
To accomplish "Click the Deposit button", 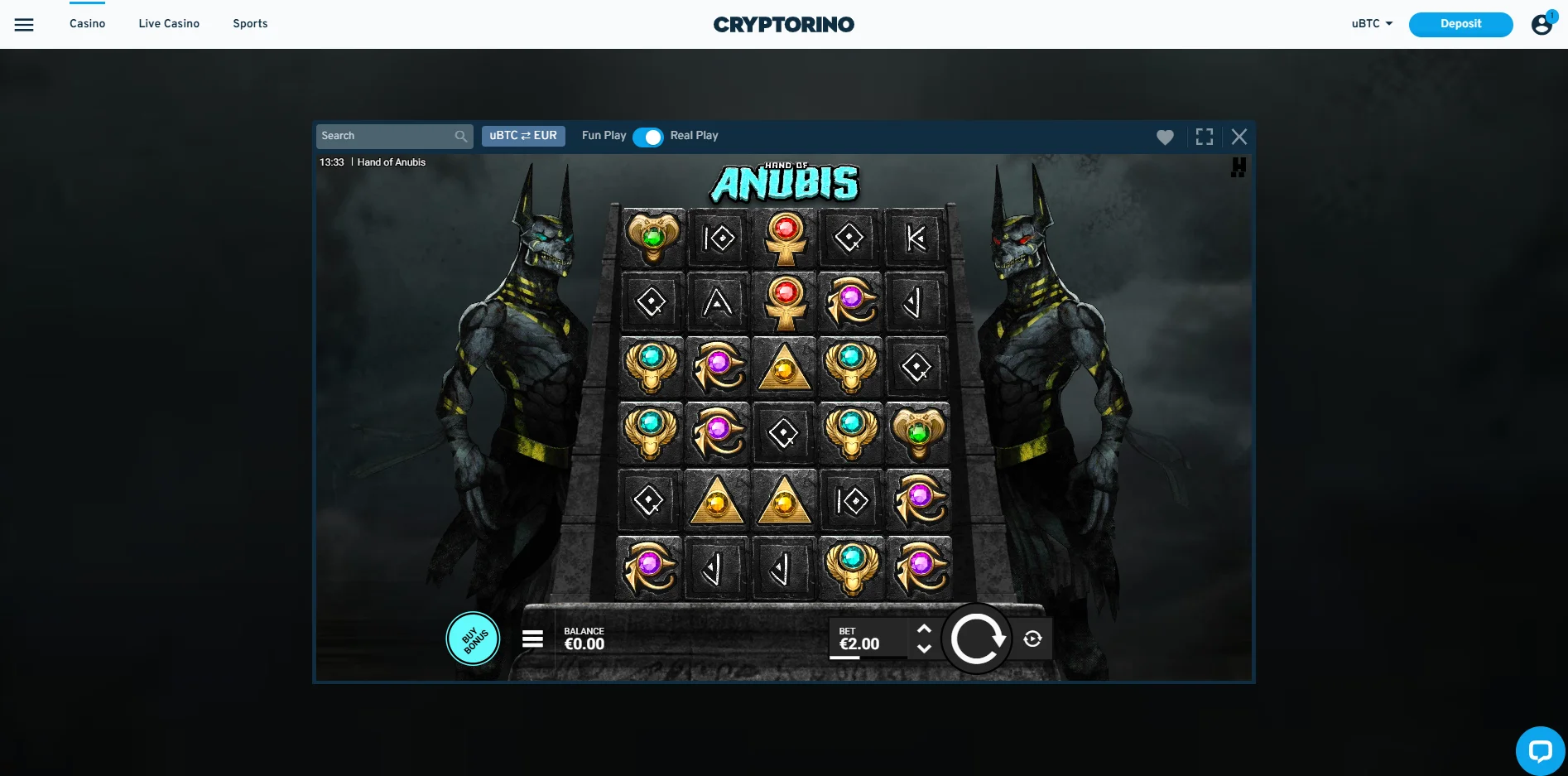I will pos(1460,24).
